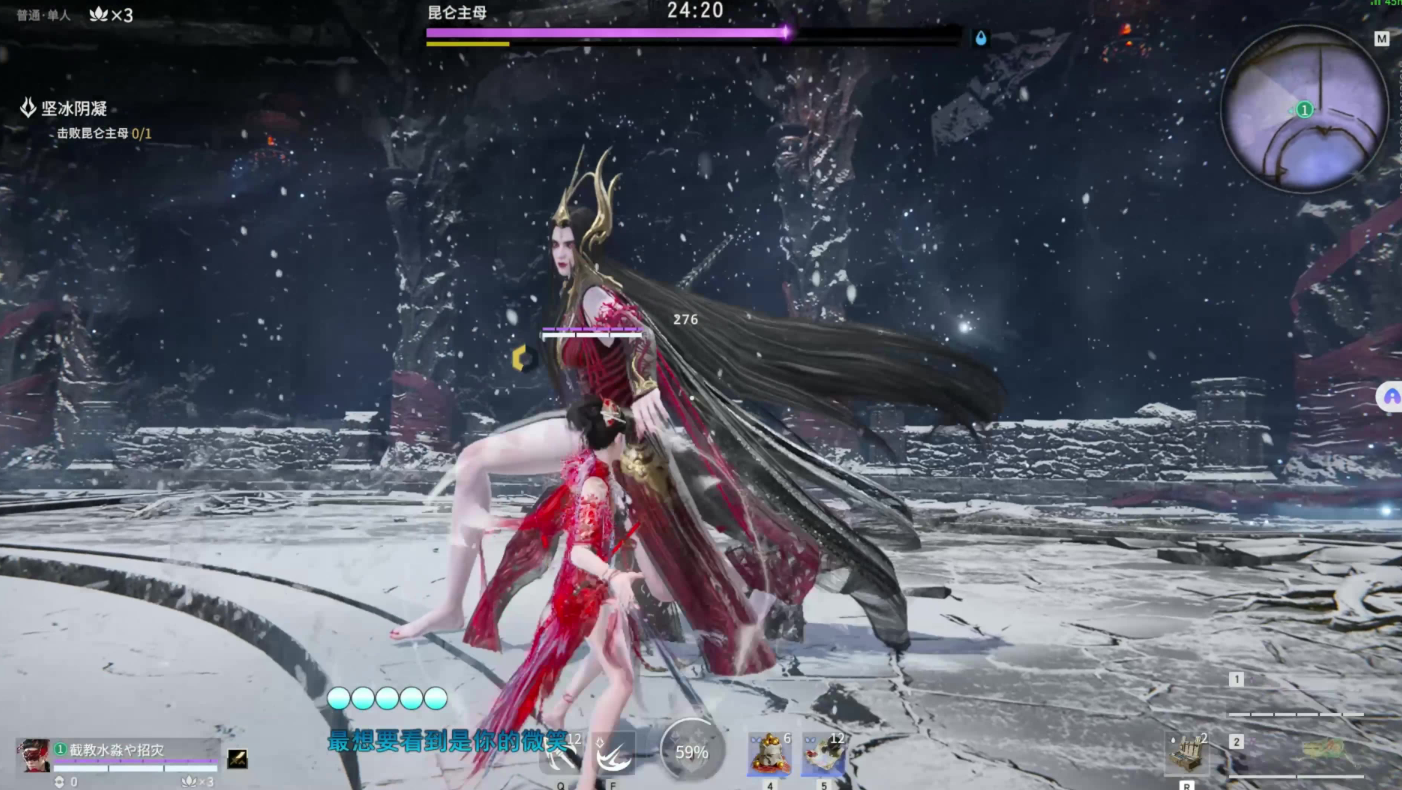Switch to weapon slot 2
Image resolution: width=1402 pixels, height=790 pixels.
pyautogui.click(x=1237, y=742)
